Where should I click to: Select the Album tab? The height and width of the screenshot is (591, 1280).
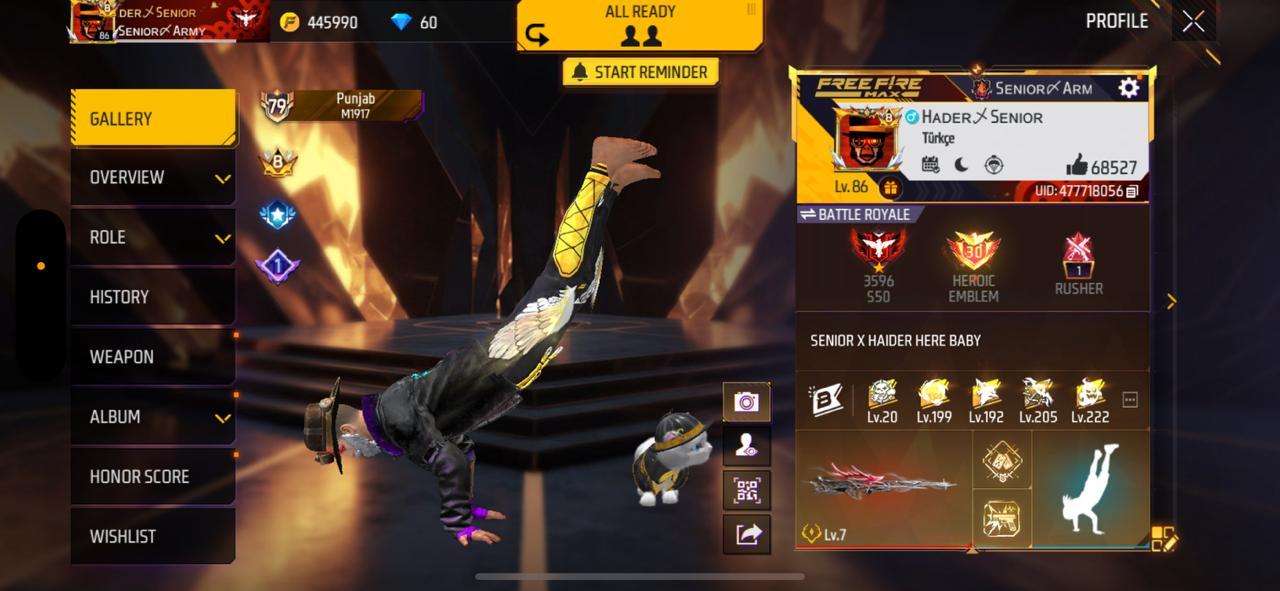pyautogui.click(x=153, y=417)
